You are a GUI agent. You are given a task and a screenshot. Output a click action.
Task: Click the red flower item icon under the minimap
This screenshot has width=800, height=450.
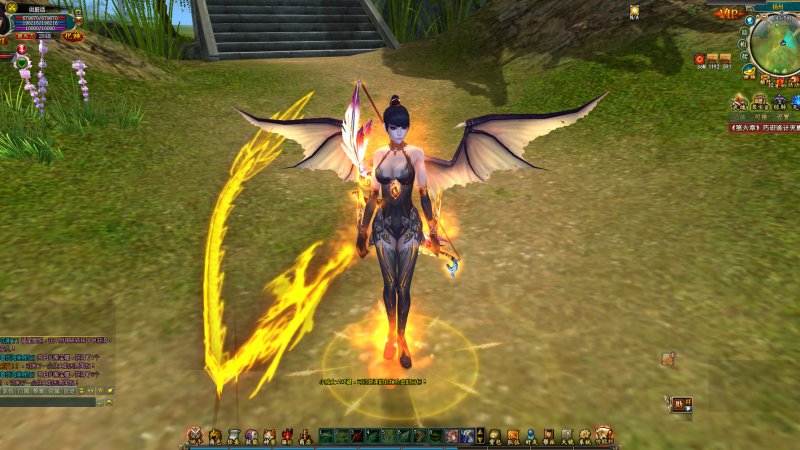[x=700, y=60]
